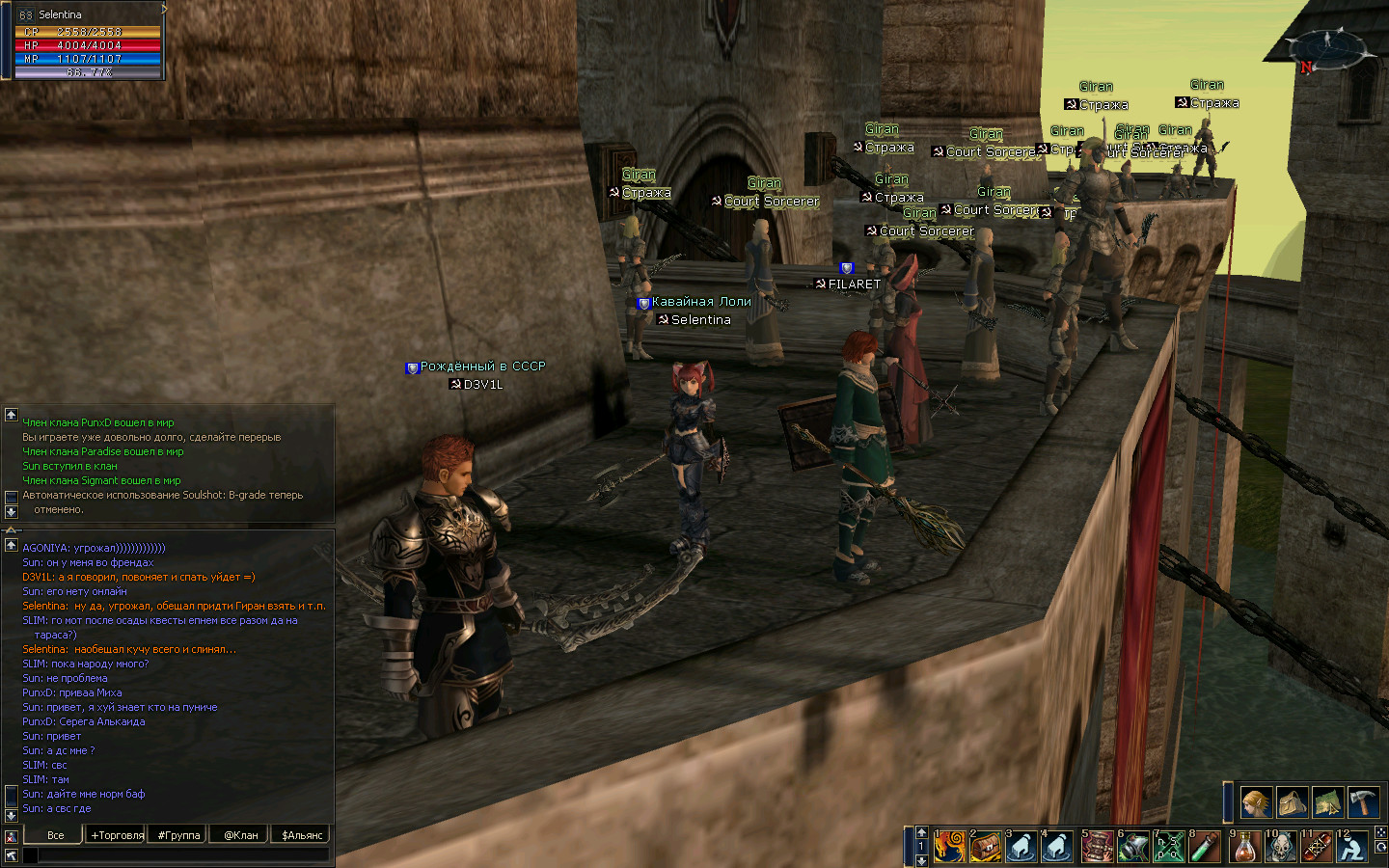Activate the fire swirl skill in slot 1
This screenshot has width=1389, height=868.
point(949,847)
